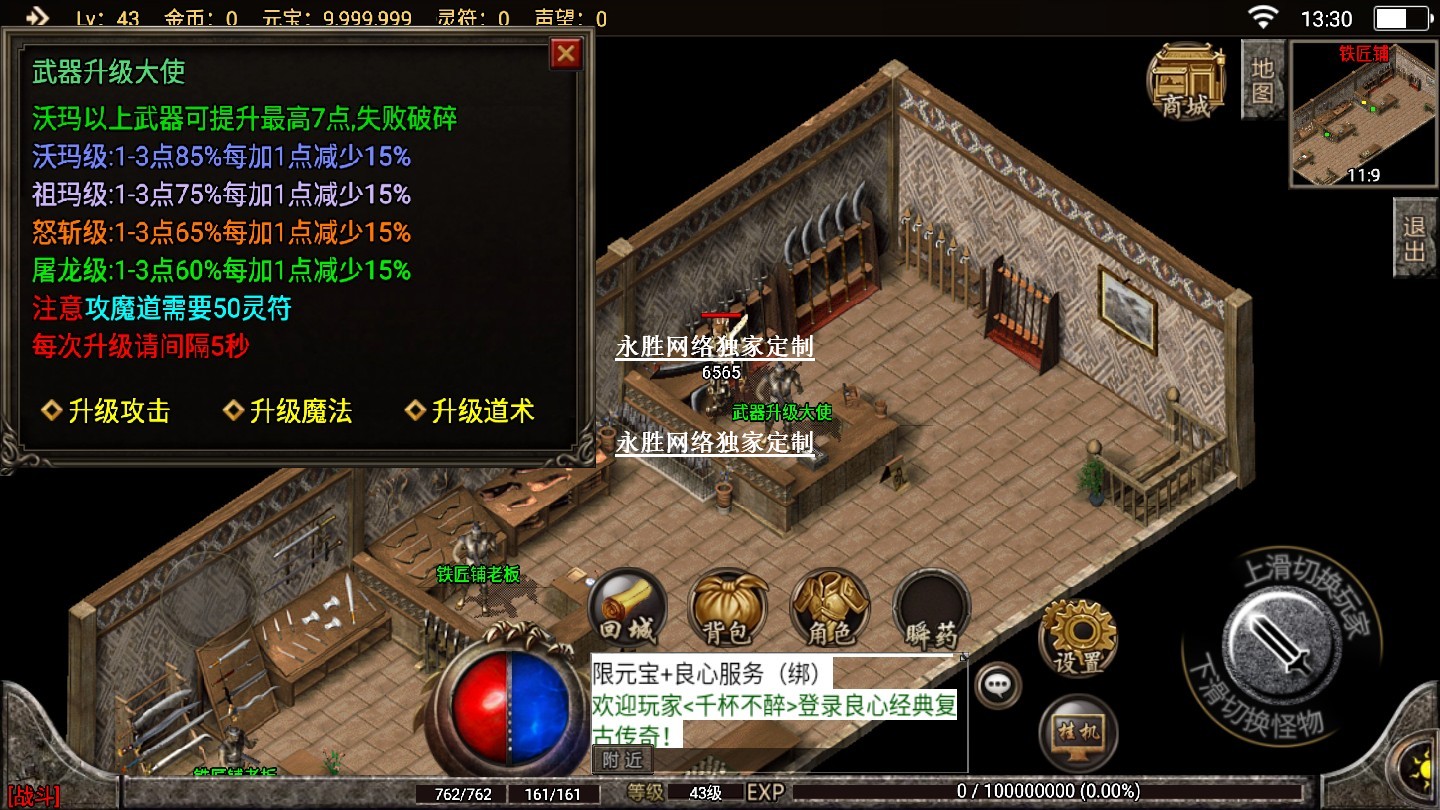Switch to the 附近 chat channel
The image size is (1440, 810).
[x=622, y=760]
